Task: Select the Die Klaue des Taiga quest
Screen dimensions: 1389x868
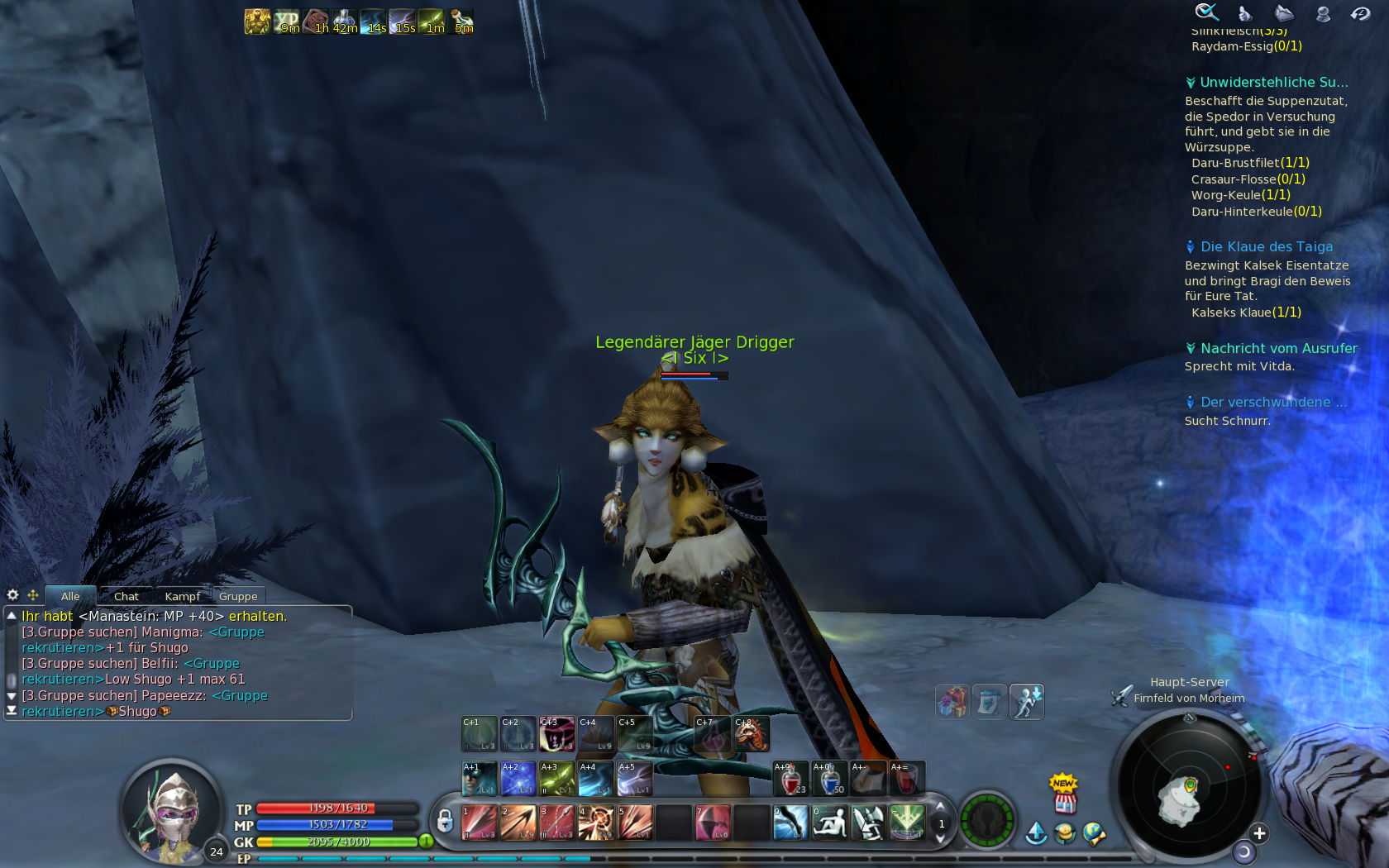Action: pos(1266,246)
